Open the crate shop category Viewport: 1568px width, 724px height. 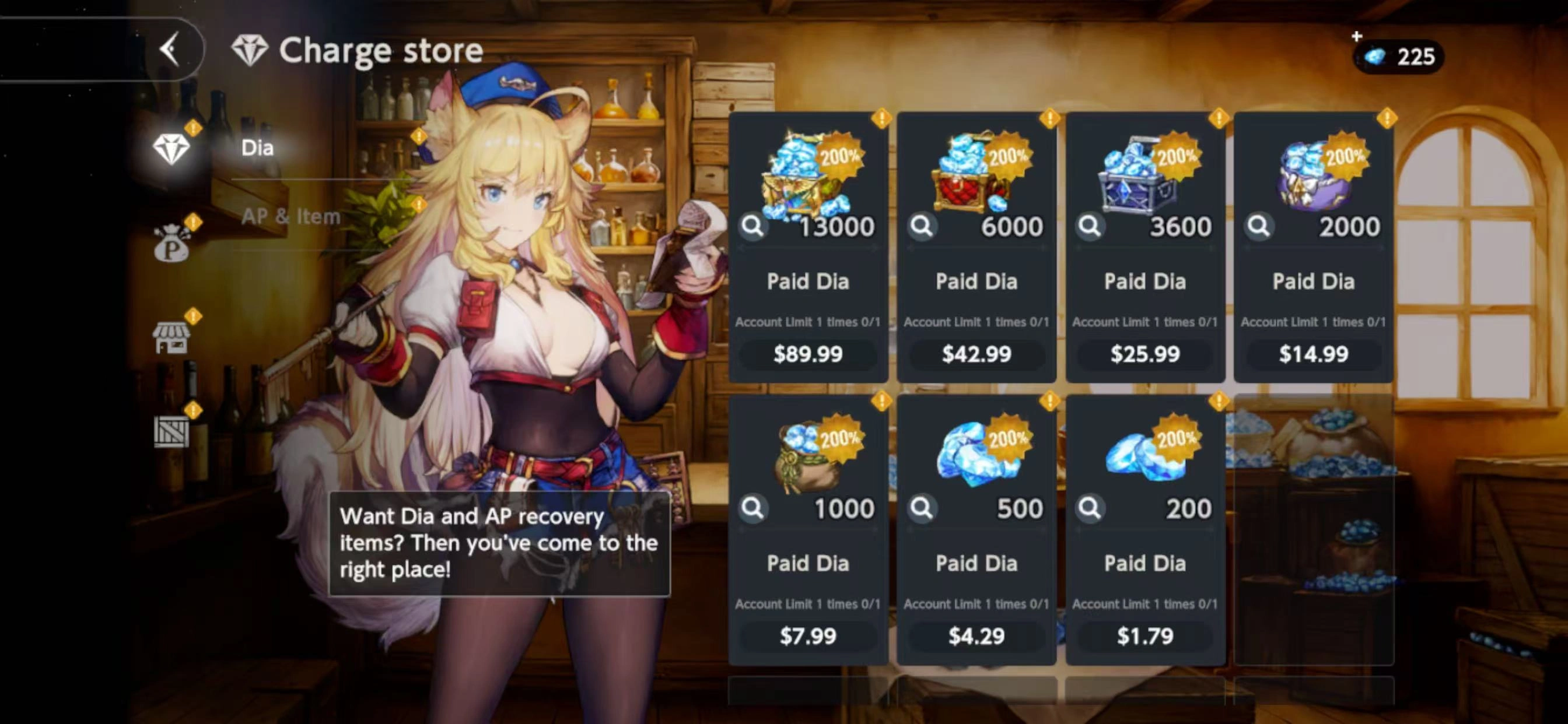[x=171, y=431]
